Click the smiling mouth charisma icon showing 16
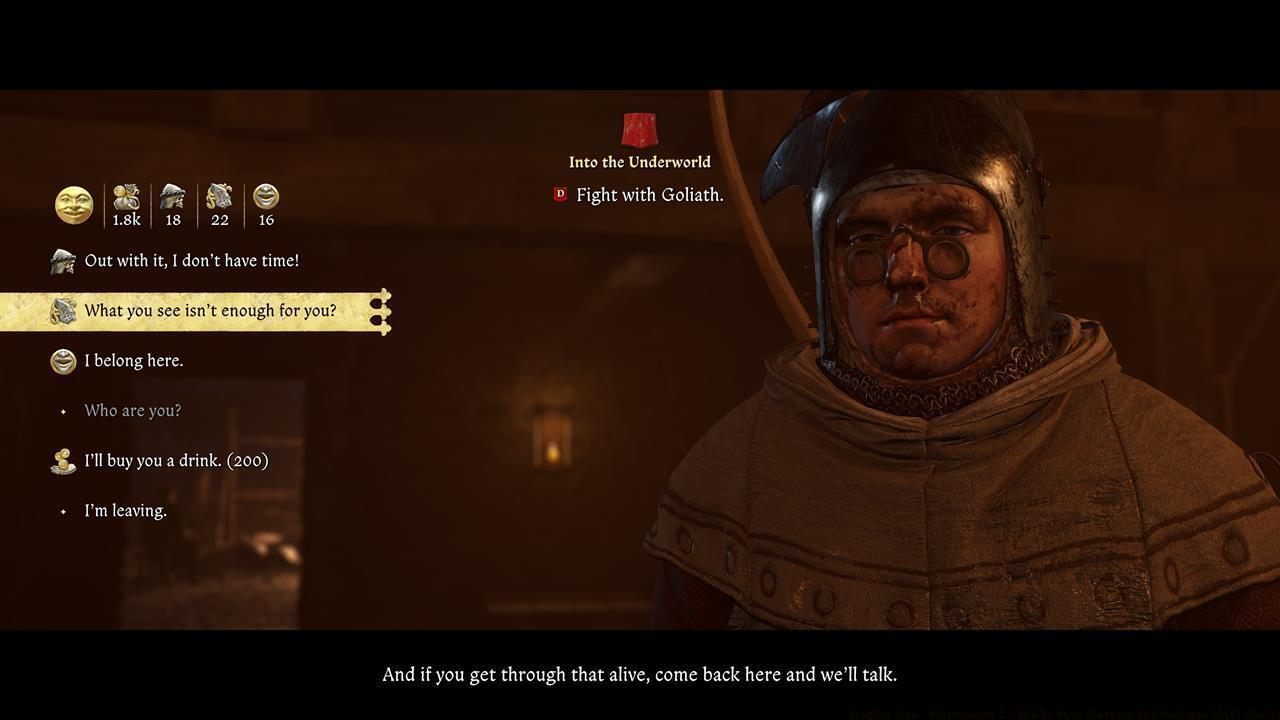1280x720 pixels. 266,196
